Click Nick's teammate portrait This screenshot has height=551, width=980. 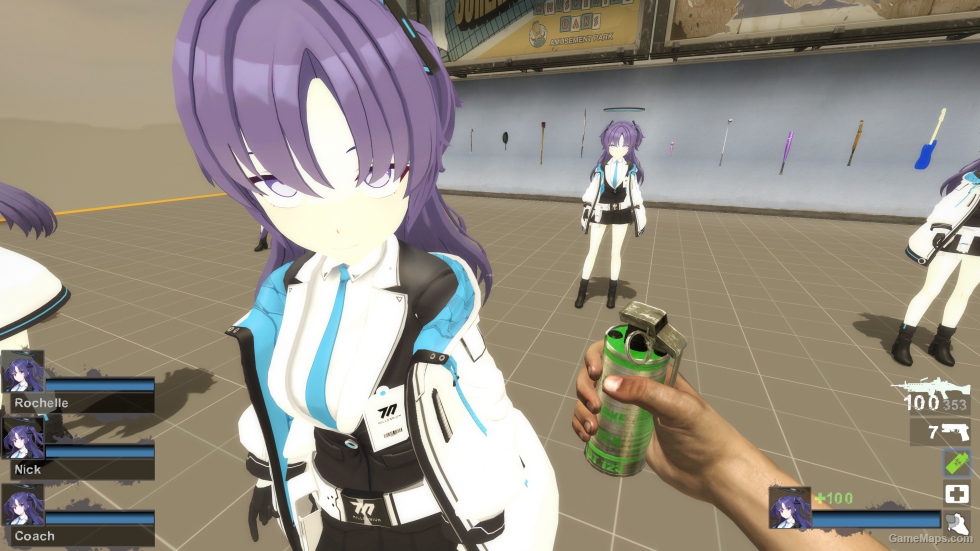(x=22, y=438)
